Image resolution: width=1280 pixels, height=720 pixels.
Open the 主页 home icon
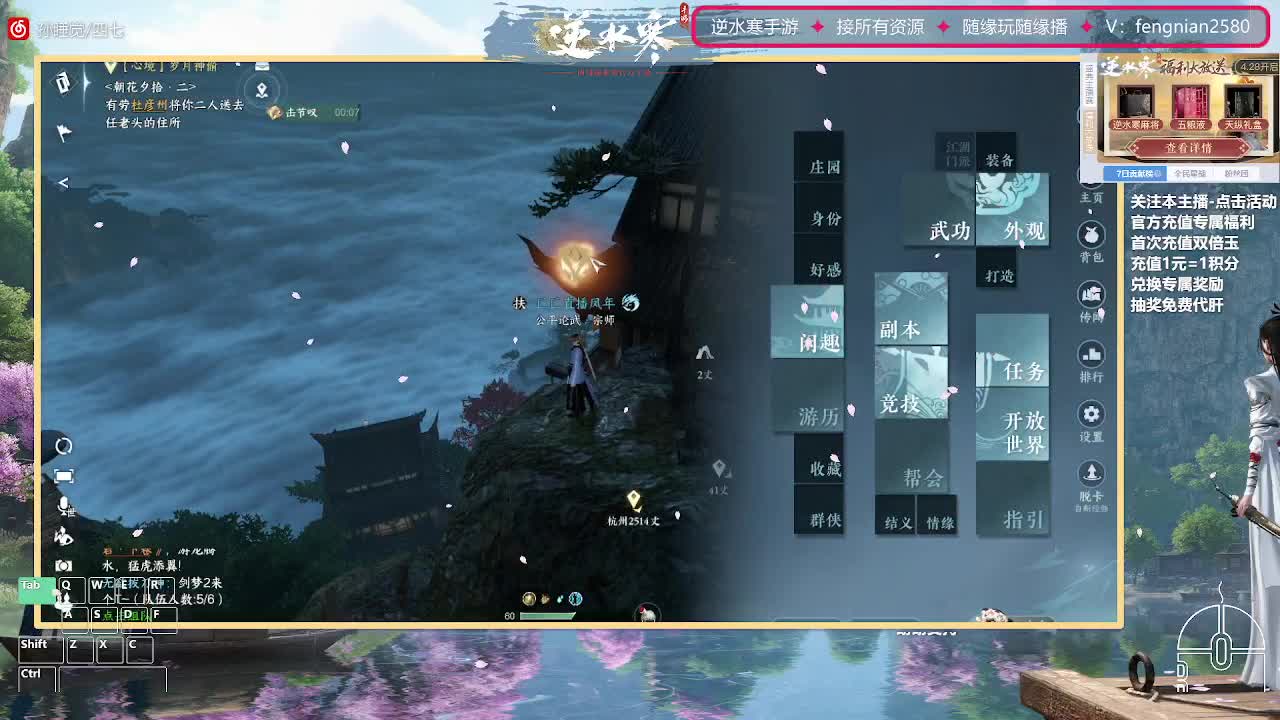click(1091, 186)
